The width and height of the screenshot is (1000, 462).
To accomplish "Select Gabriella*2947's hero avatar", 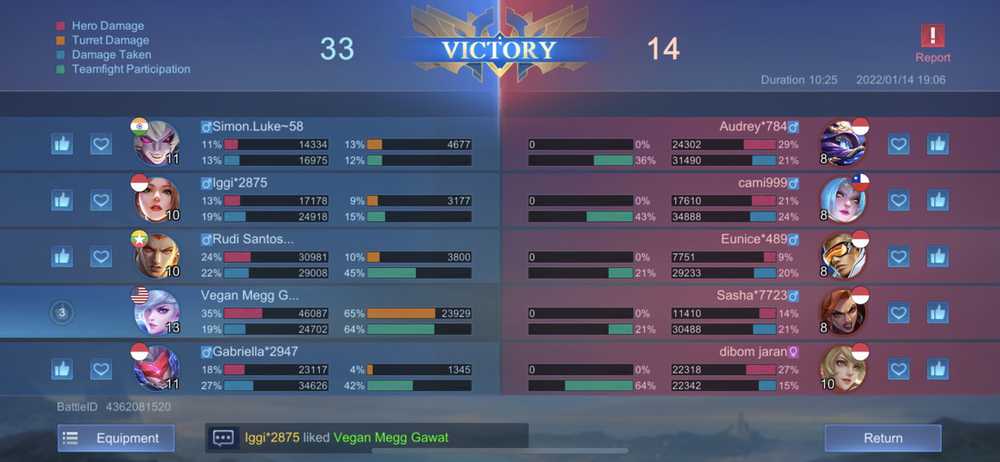I will pos(156,368).
